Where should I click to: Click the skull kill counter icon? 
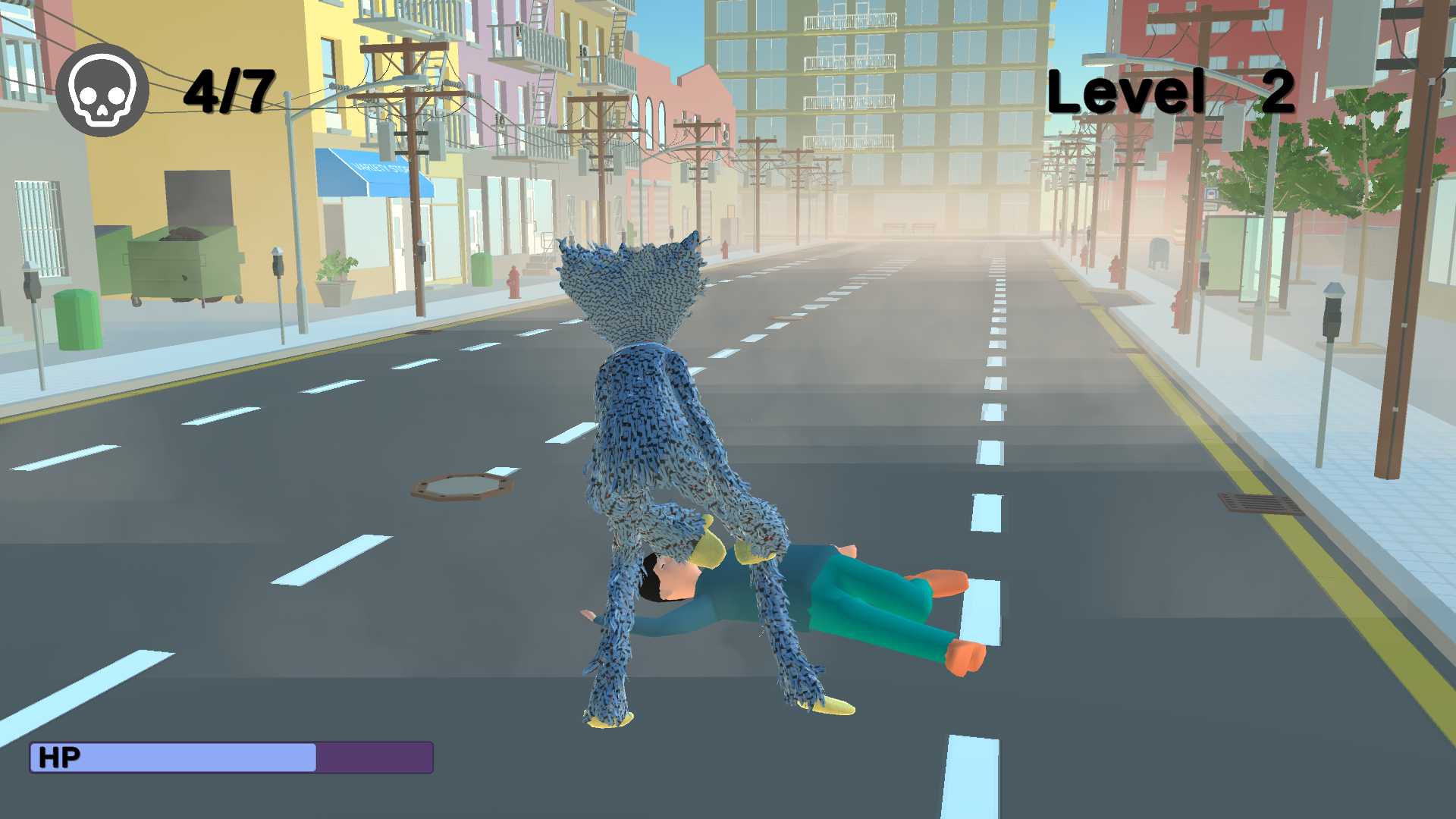(x=104, y=89)
